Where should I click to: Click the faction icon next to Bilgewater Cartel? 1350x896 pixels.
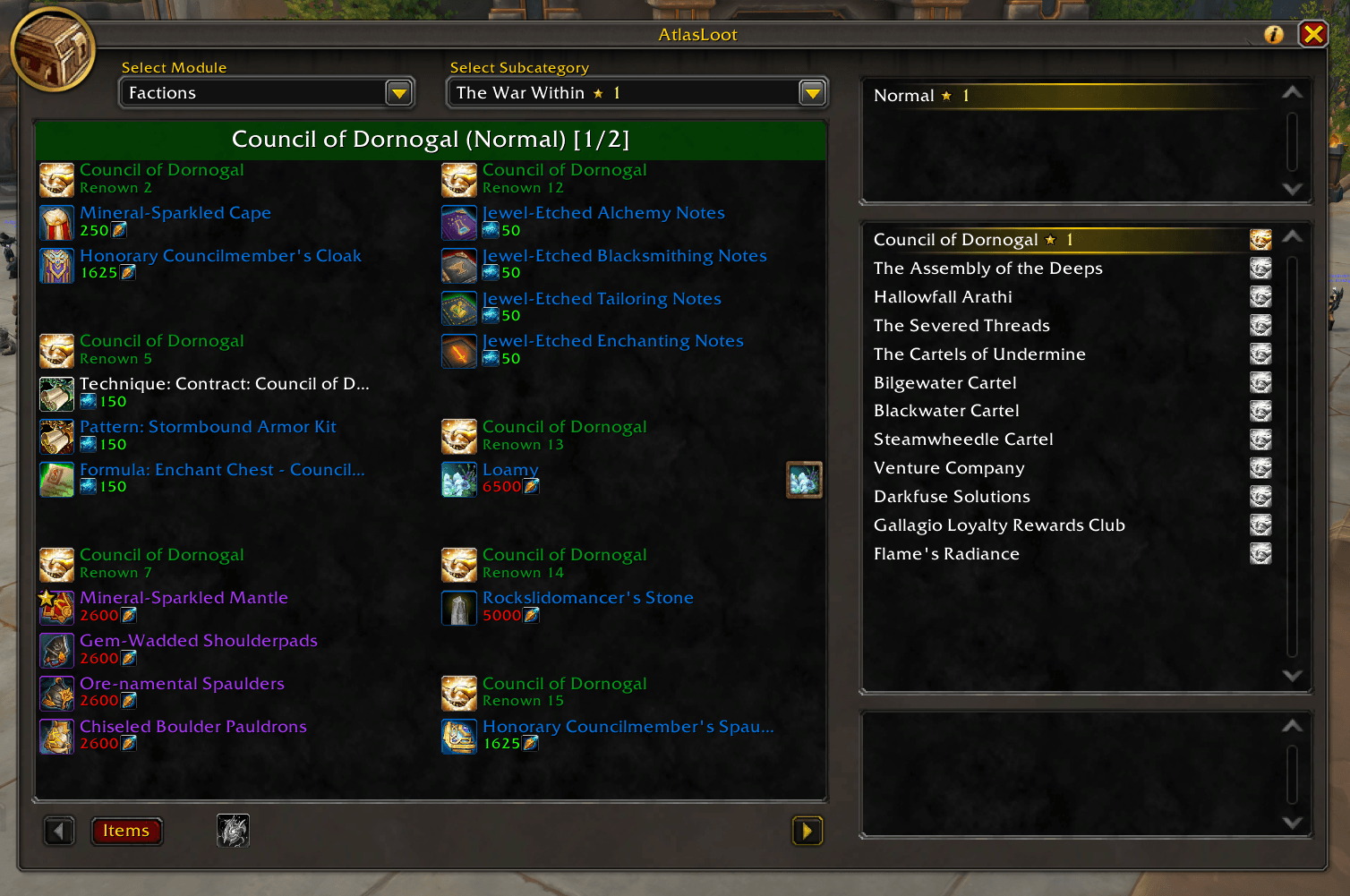[x=1260, y=382]
